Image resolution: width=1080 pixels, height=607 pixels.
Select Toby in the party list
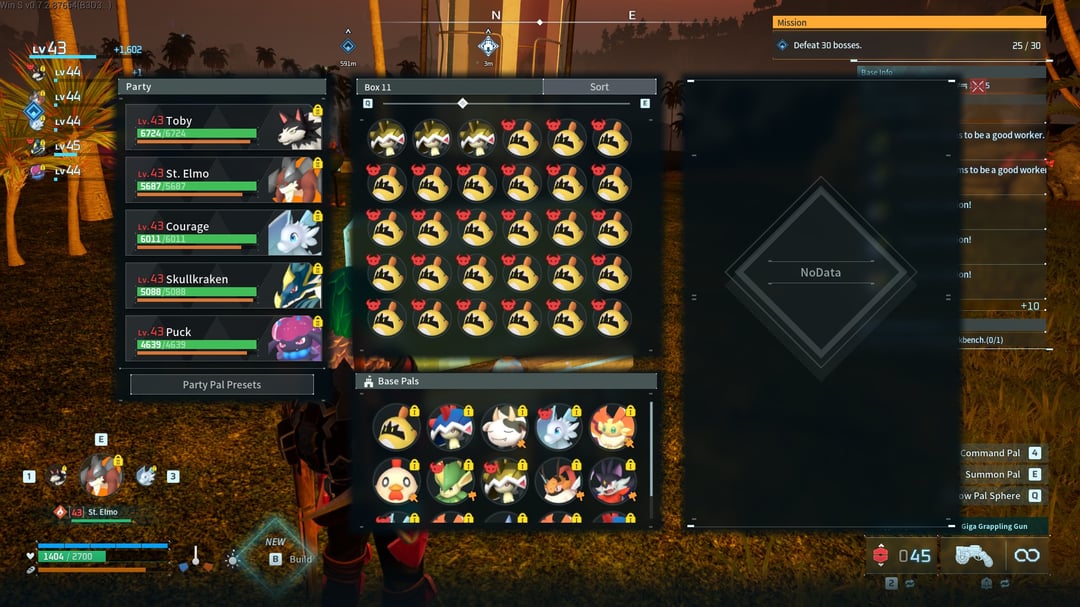(224, 127)
